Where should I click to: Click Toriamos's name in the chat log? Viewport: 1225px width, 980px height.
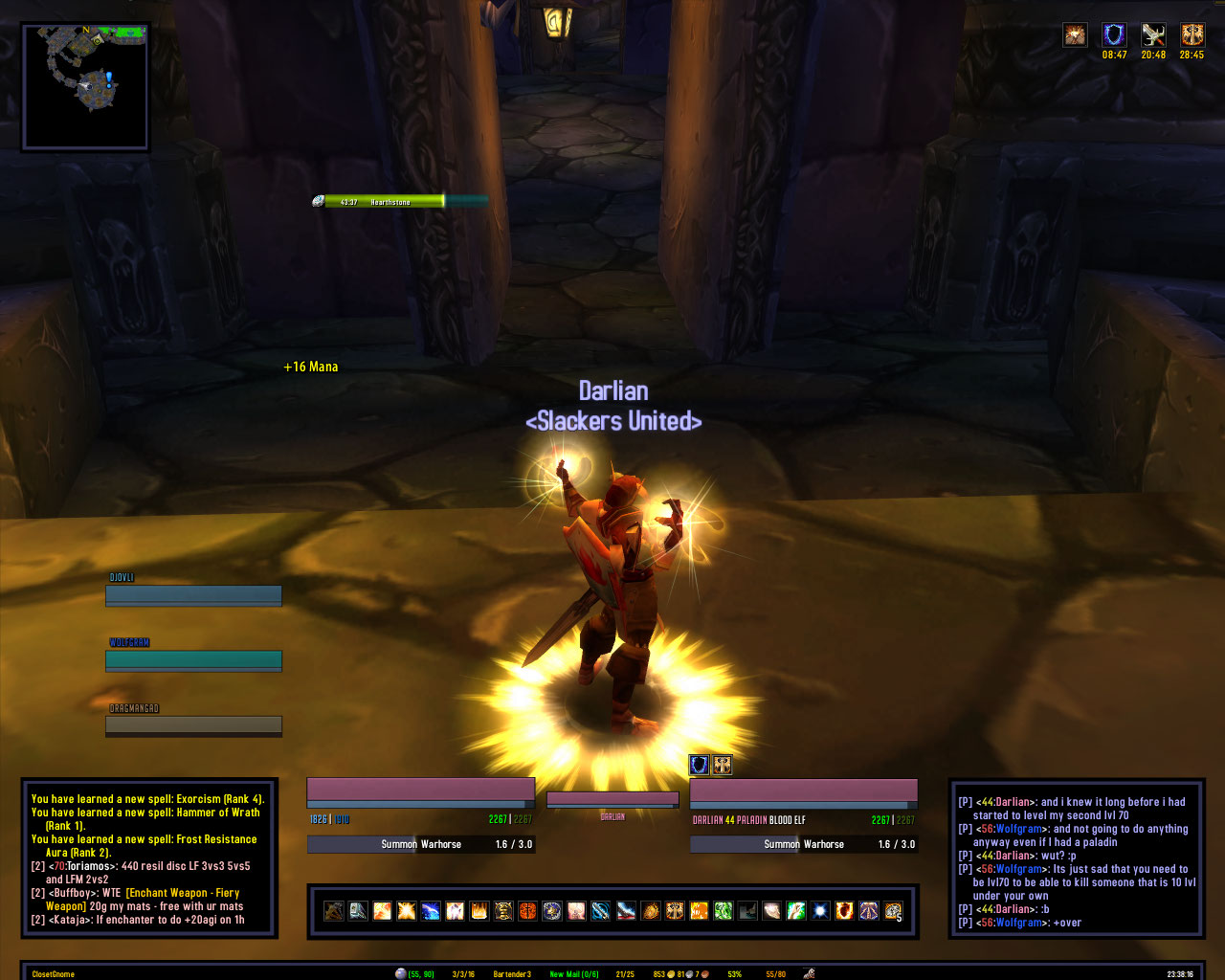[x=89, y=866]
